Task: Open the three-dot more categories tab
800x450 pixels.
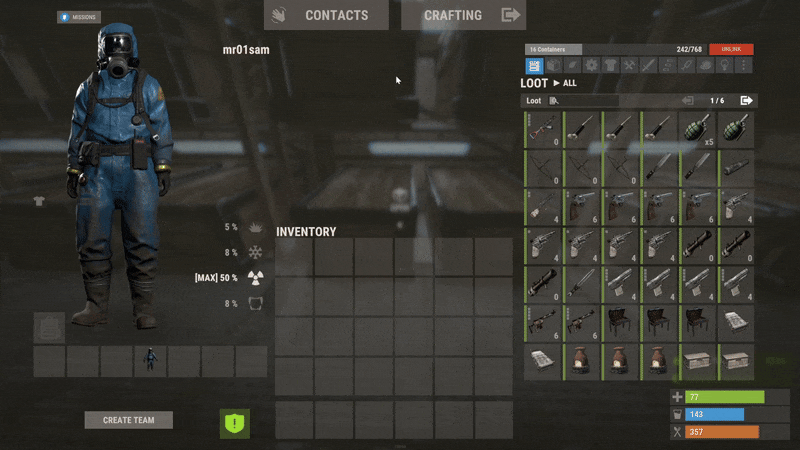Action: 743,66
